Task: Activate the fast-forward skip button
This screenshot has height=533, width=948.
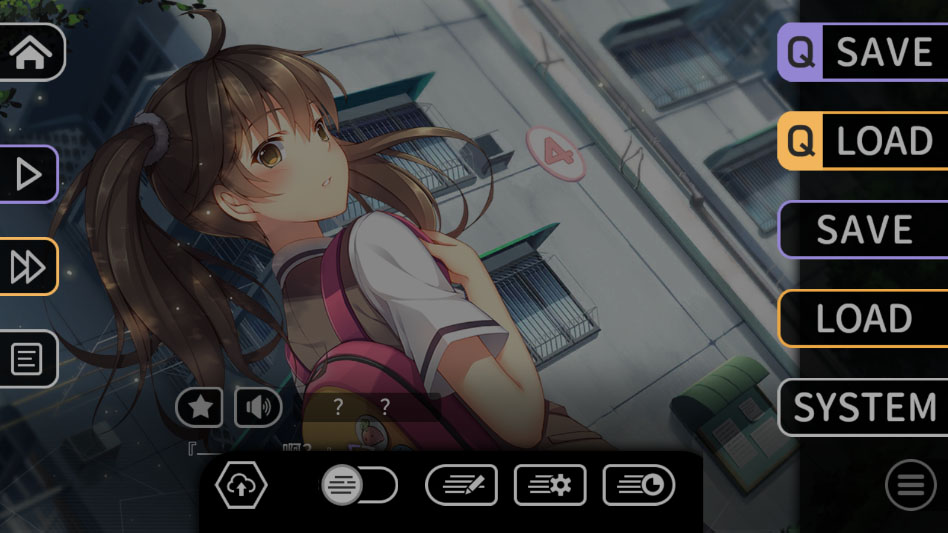Action: pos(28,267)
